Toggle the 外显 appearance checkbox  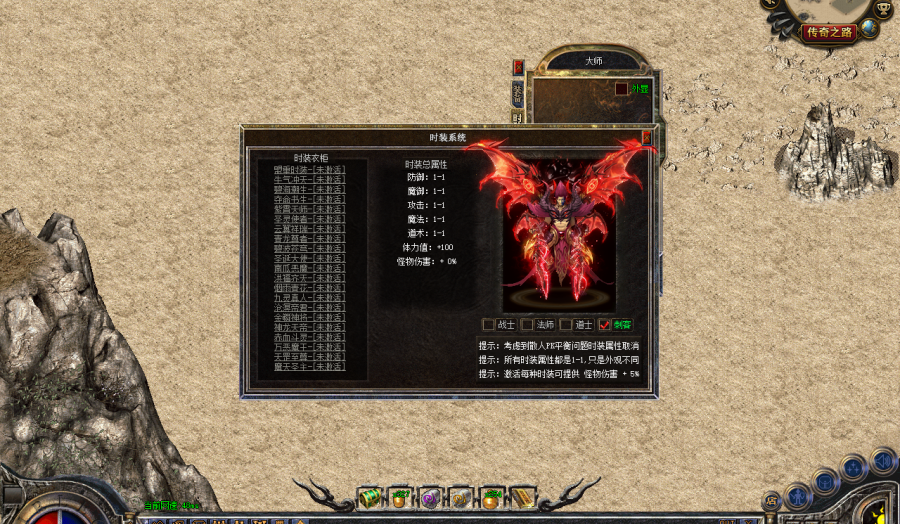pyautogui.click(x=621, y=88)
